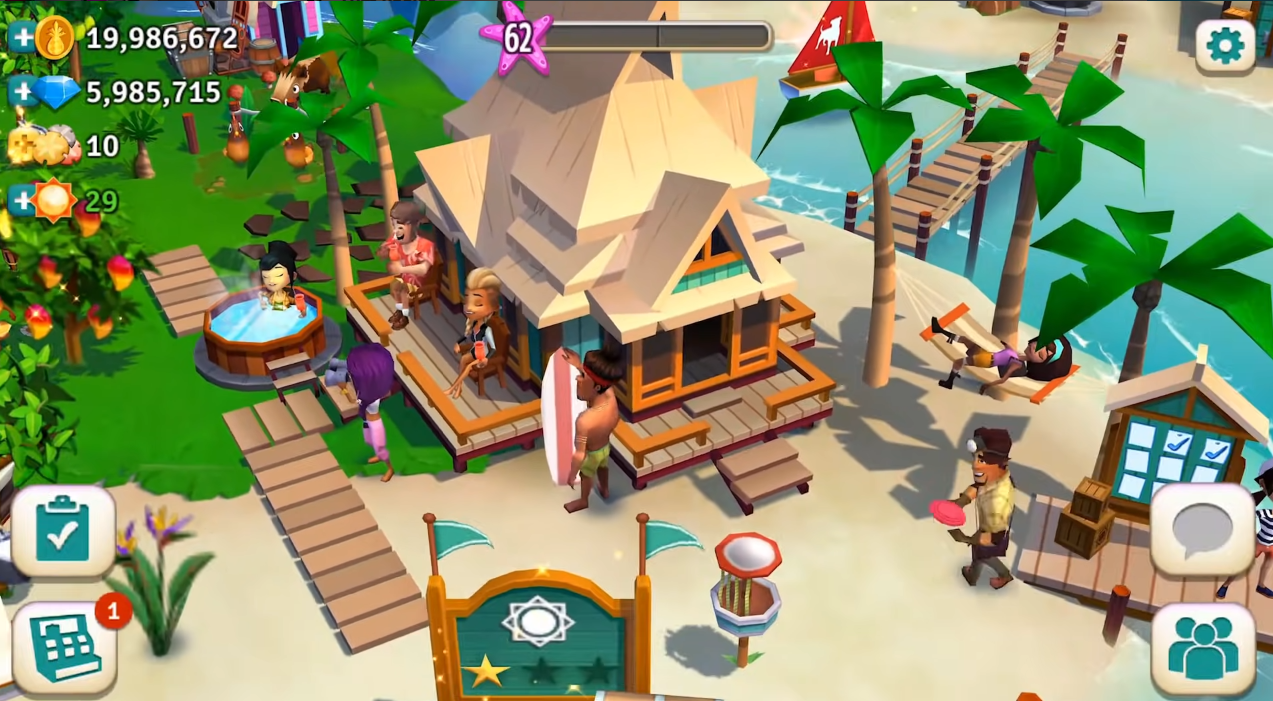The image size is (1273, 701).
Task: Tap the plus button beside the sun counter
Action: [22, 201]
